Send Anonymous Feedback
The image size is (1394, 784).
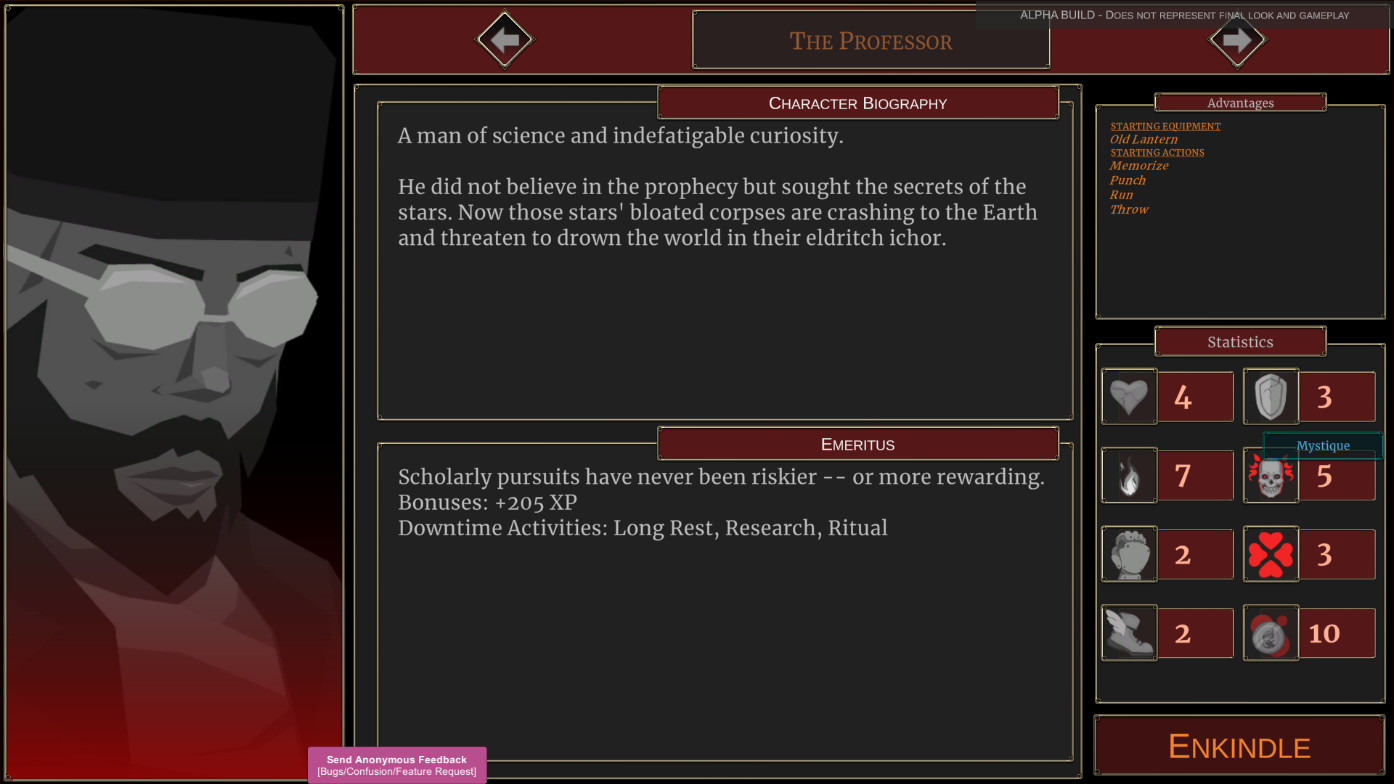(396, 765)
